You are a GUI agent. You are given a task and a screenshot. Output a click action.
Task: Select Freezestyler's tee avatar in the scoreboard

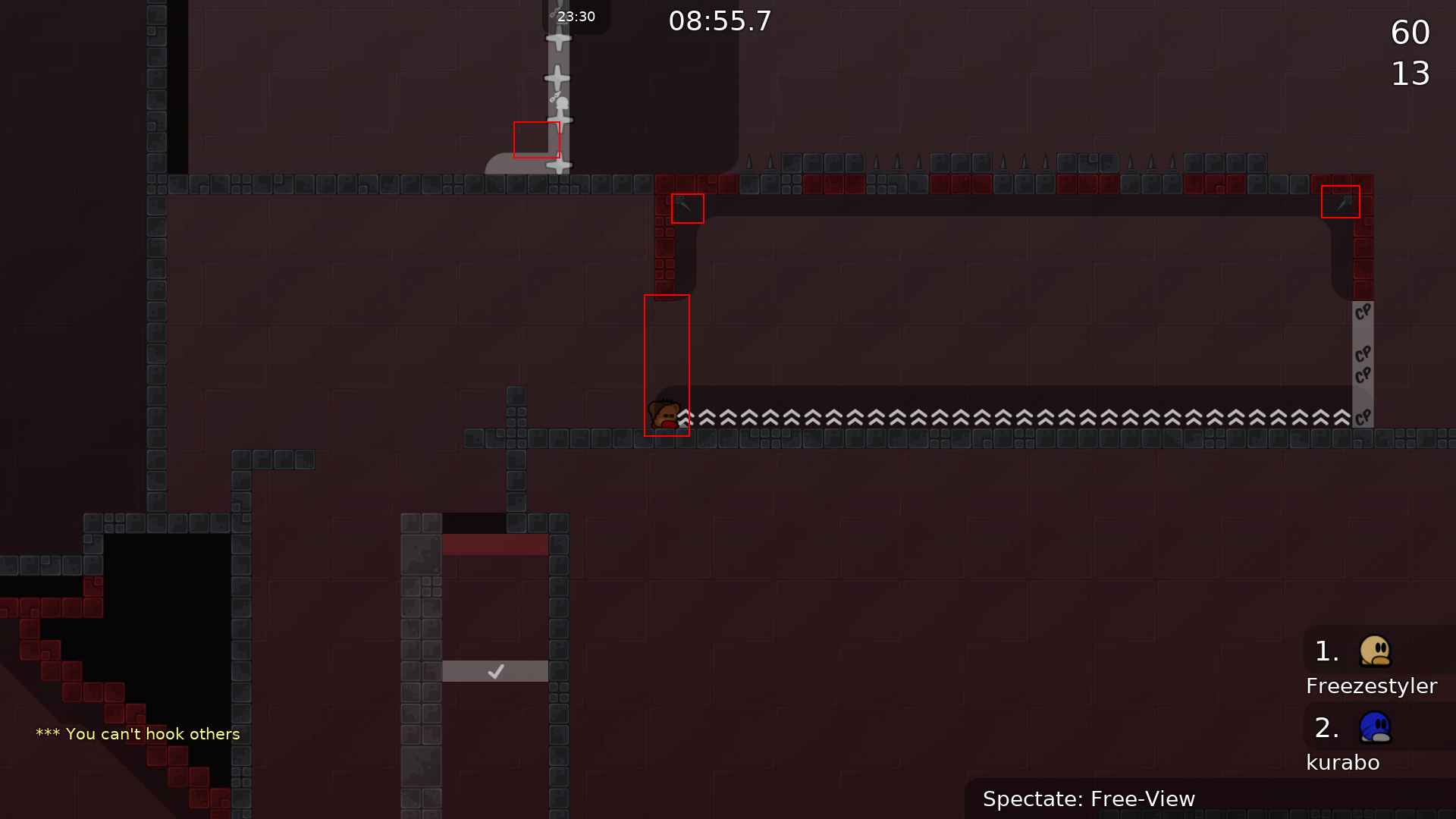pyautogui.click(x=1373, y=652)
